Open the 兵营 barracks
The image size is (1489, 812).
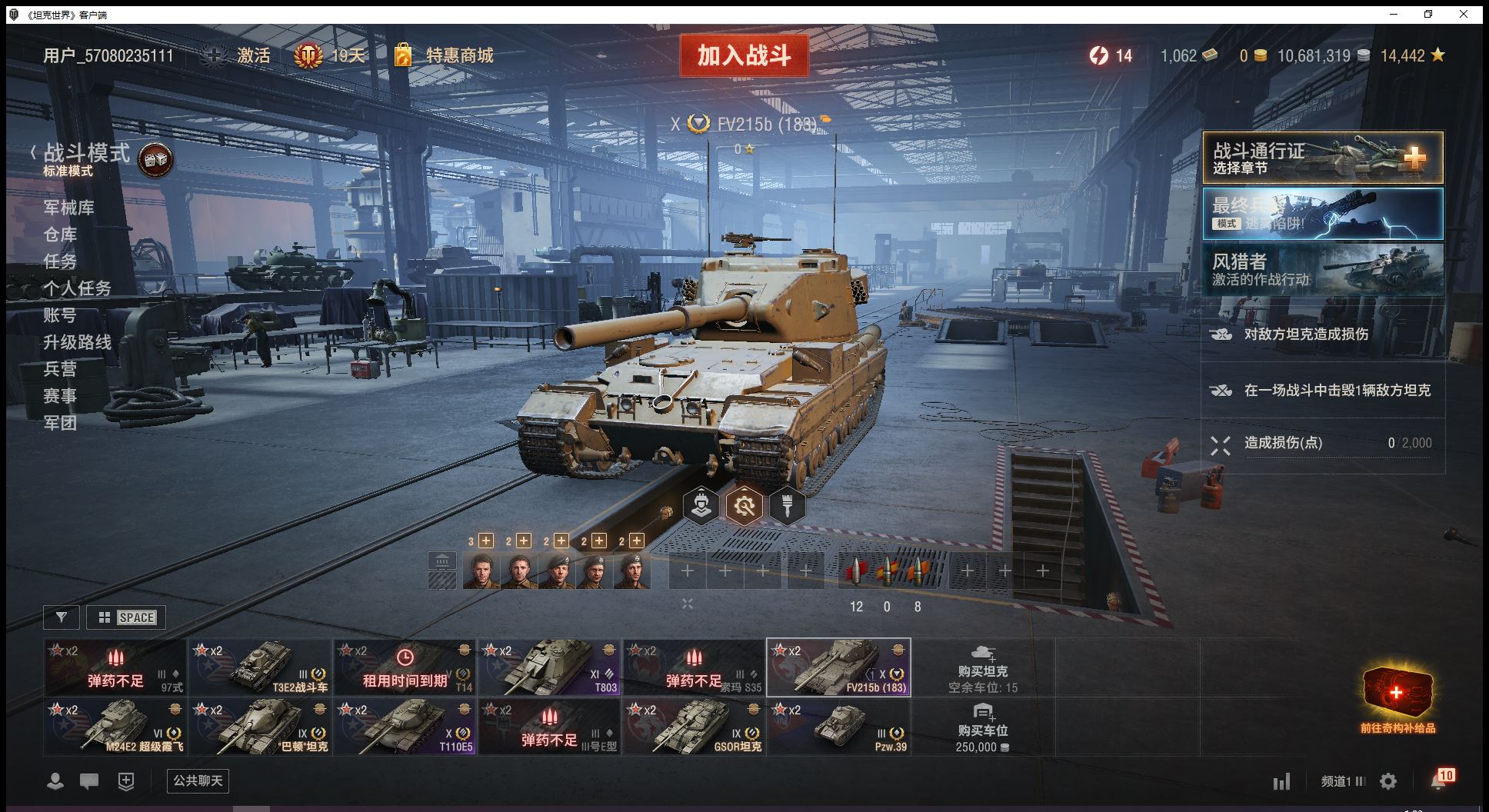click(x=60, y=369)
